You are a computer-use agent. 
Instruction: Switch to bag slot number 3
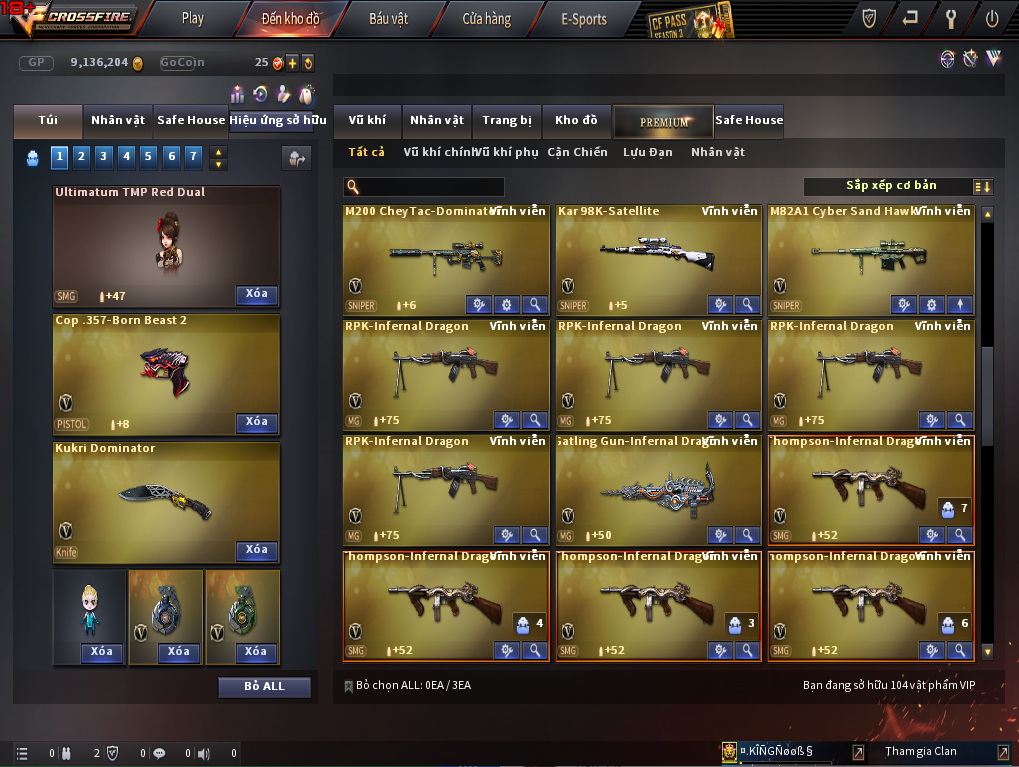[104, 156]
